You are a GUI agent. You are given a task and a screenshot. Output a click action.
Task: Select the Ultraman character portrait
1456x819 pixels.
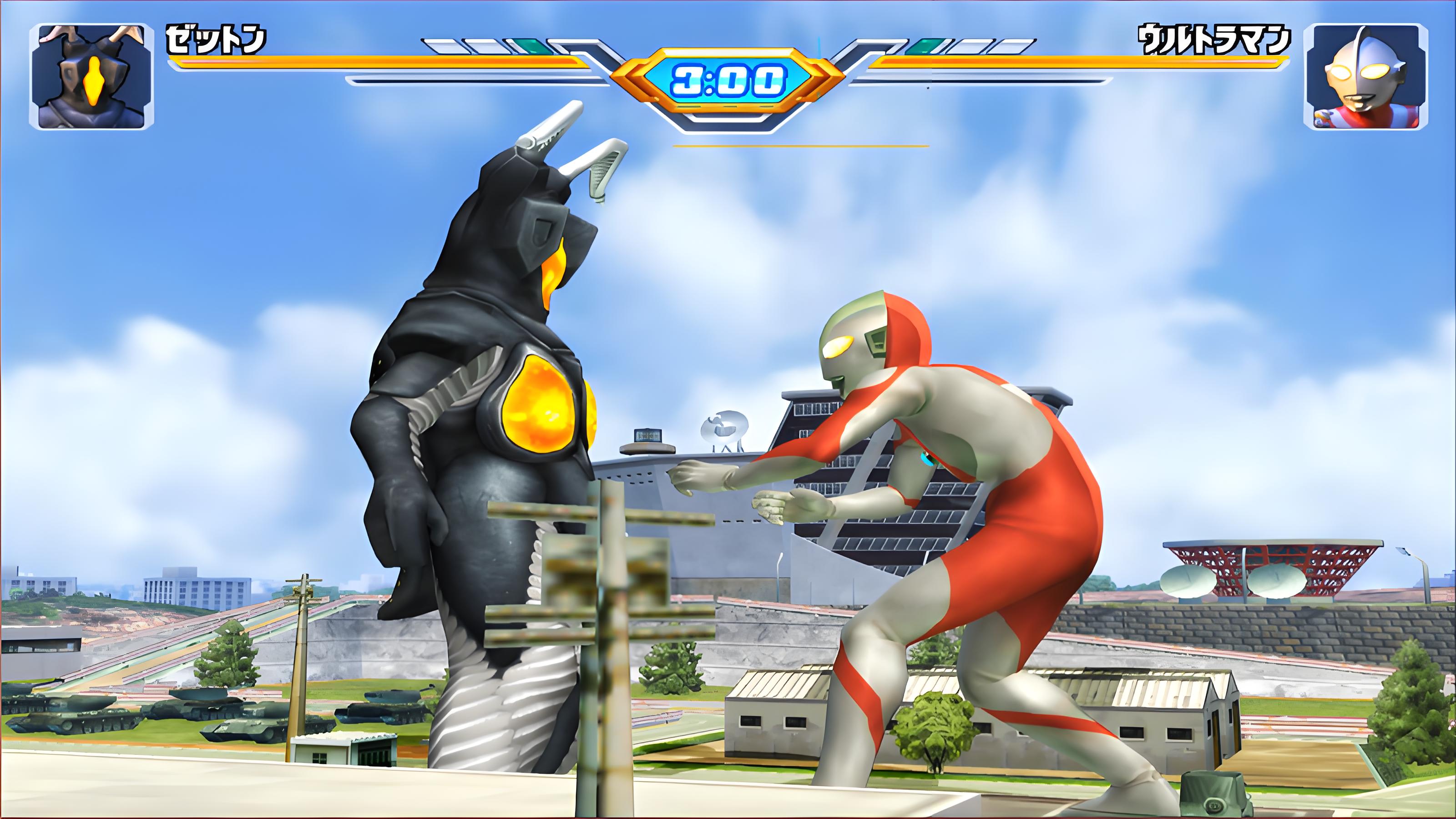click(x=1364, y=76)
